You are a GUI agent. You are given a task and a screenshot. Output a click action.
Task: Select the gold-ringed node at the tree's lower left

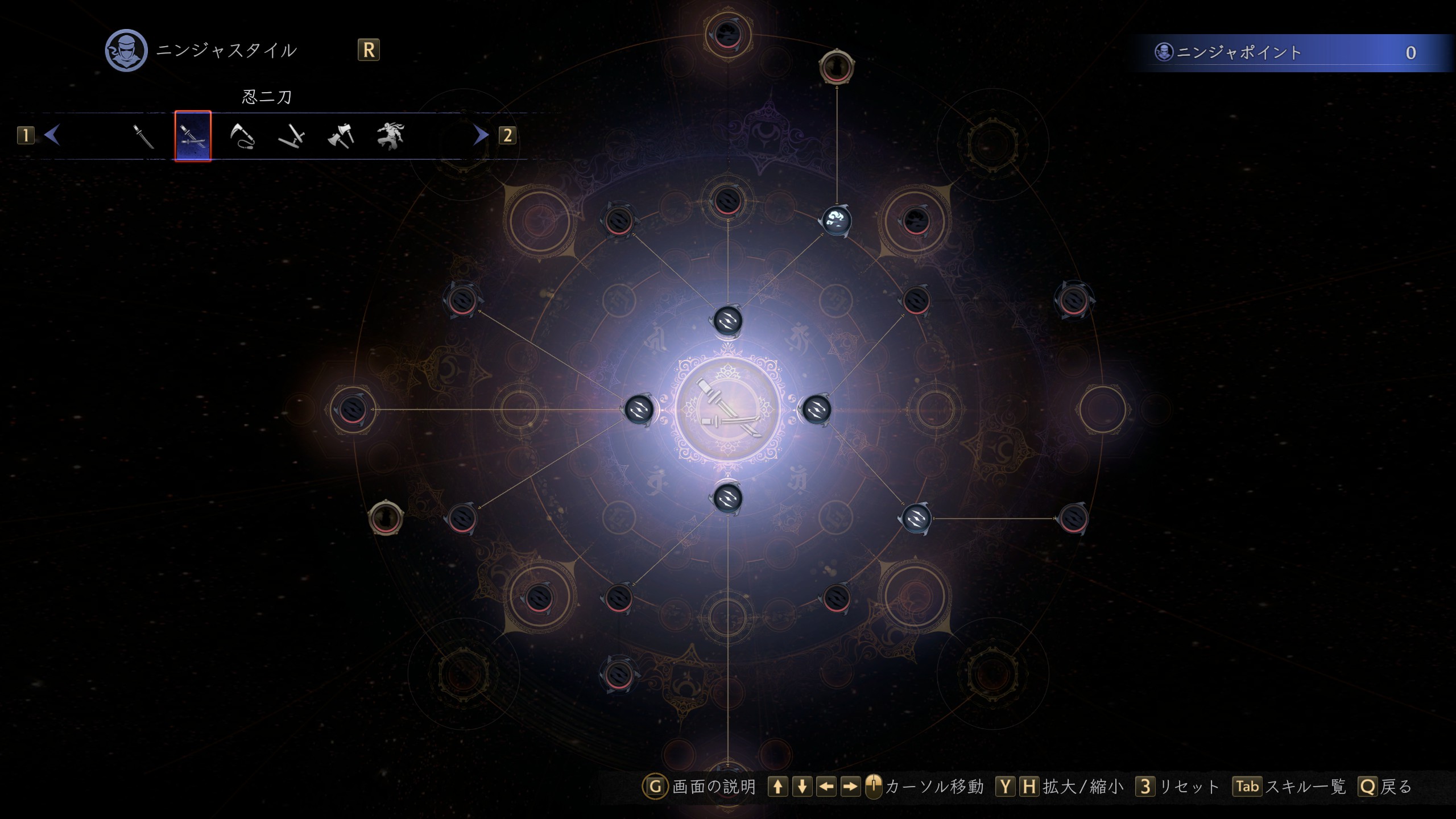coord(386,518)
